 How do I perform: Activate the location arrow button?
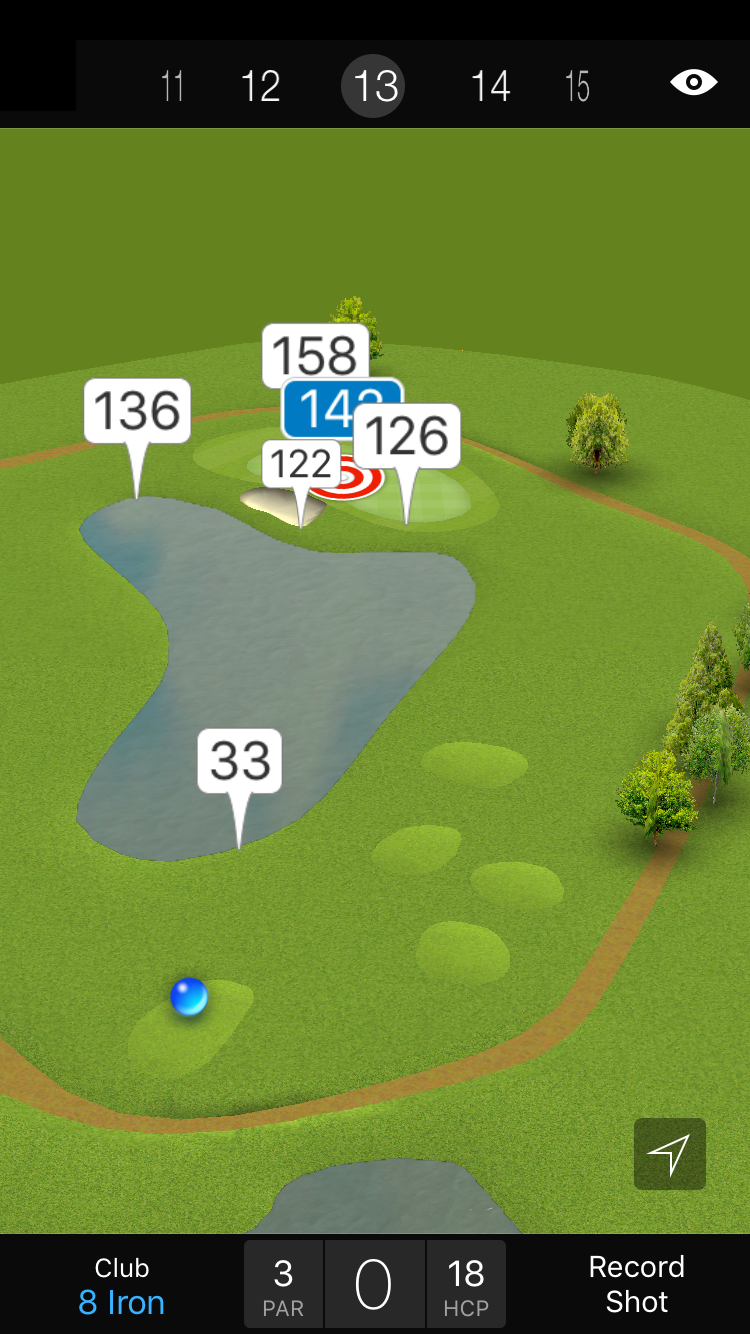click(669, 1154)
